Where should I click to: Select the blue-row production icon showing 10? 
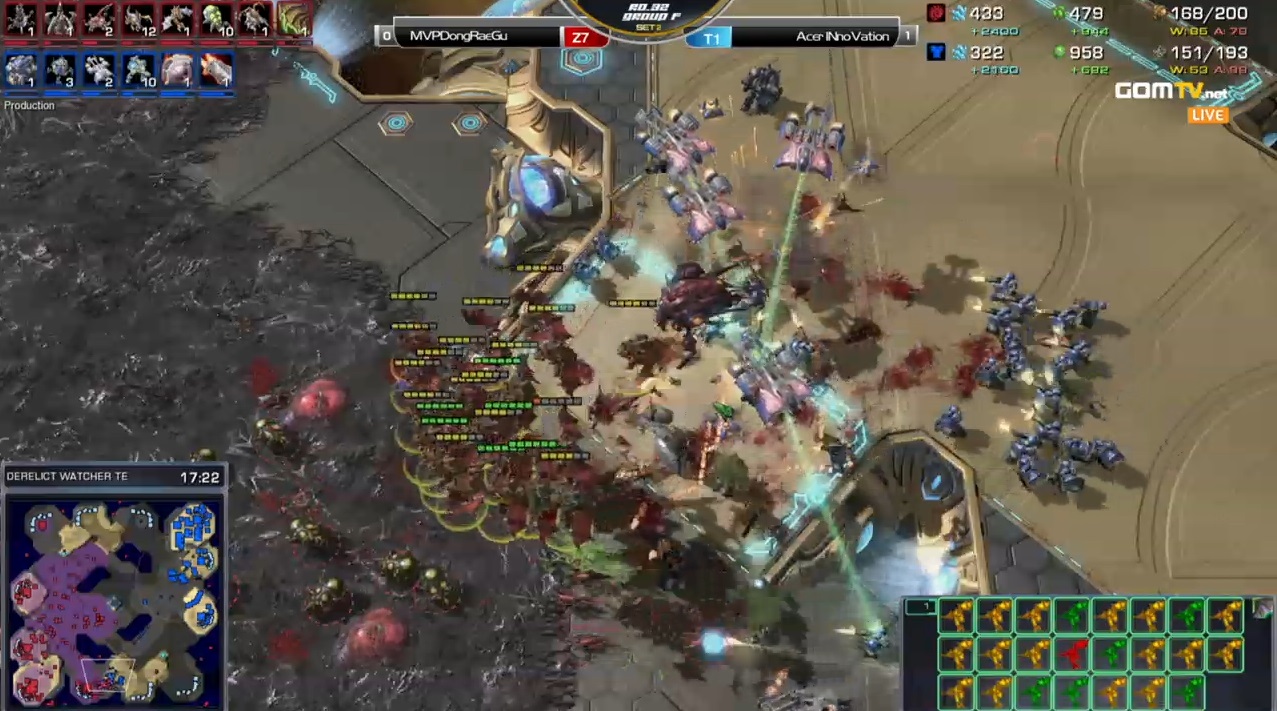[x=138, y=70]
